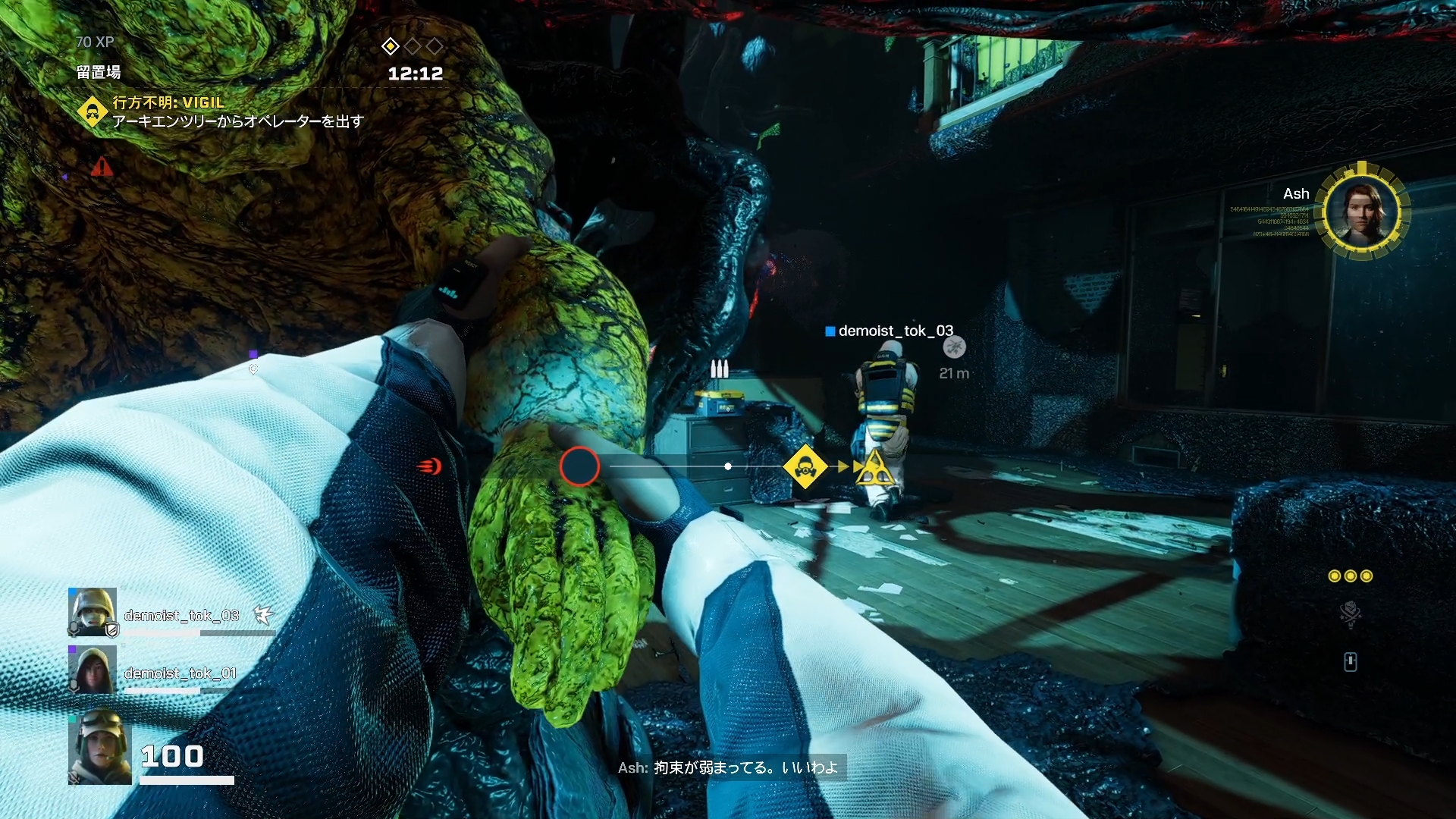Click the first filled objective diamond indicator
1456x819 pixels.
point(390,46)
